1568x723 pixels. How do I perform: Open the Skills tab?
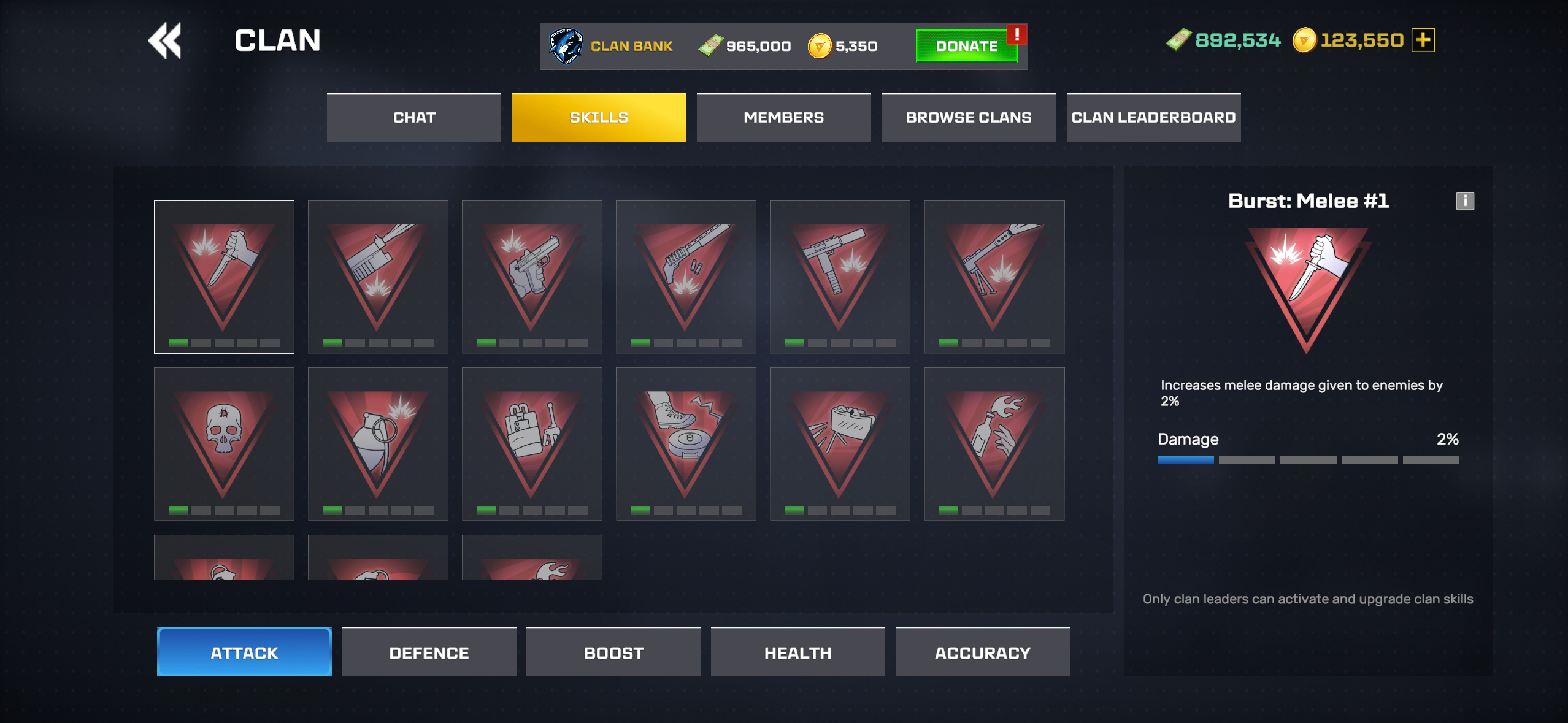pos(599,118)
